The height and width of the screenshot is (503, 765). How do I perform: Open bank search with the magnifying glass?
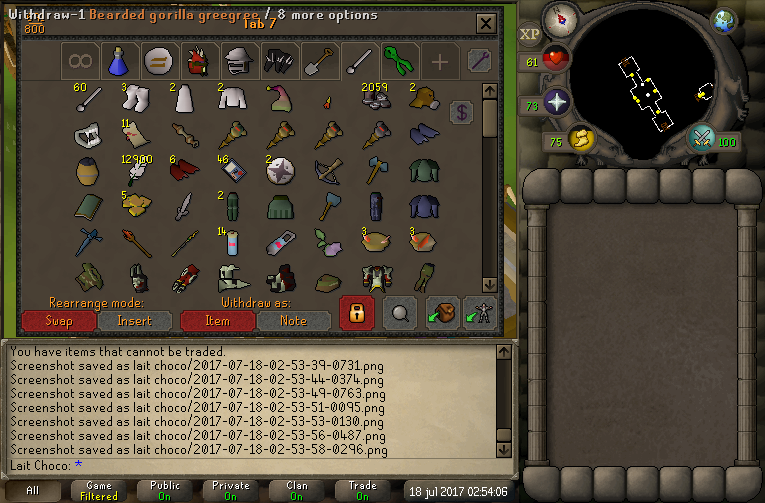click(x=400, y=313)
